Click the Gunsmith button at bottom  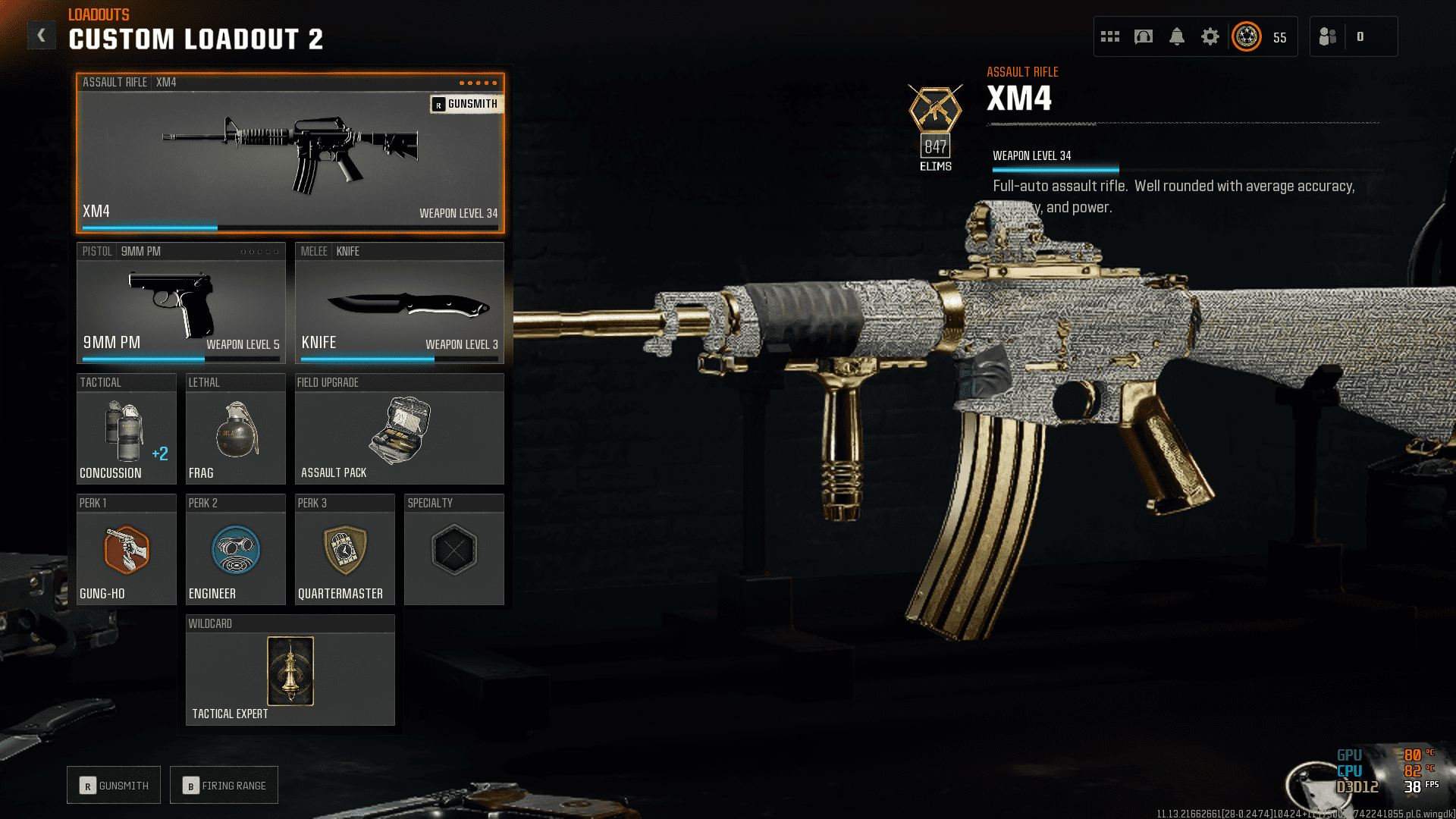pos(114,786)
